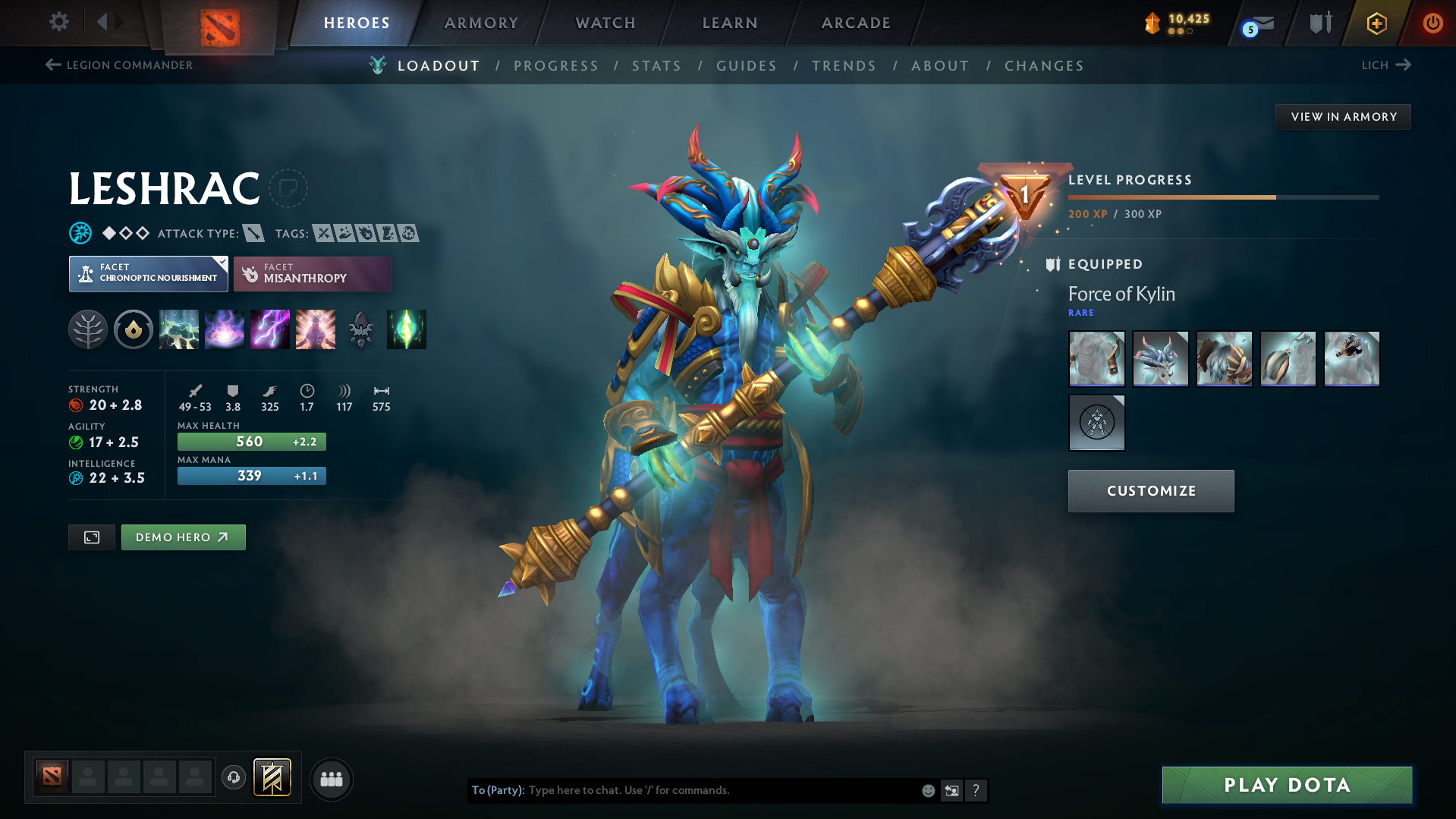Open the full hero portrait expander

click(91, 537)
